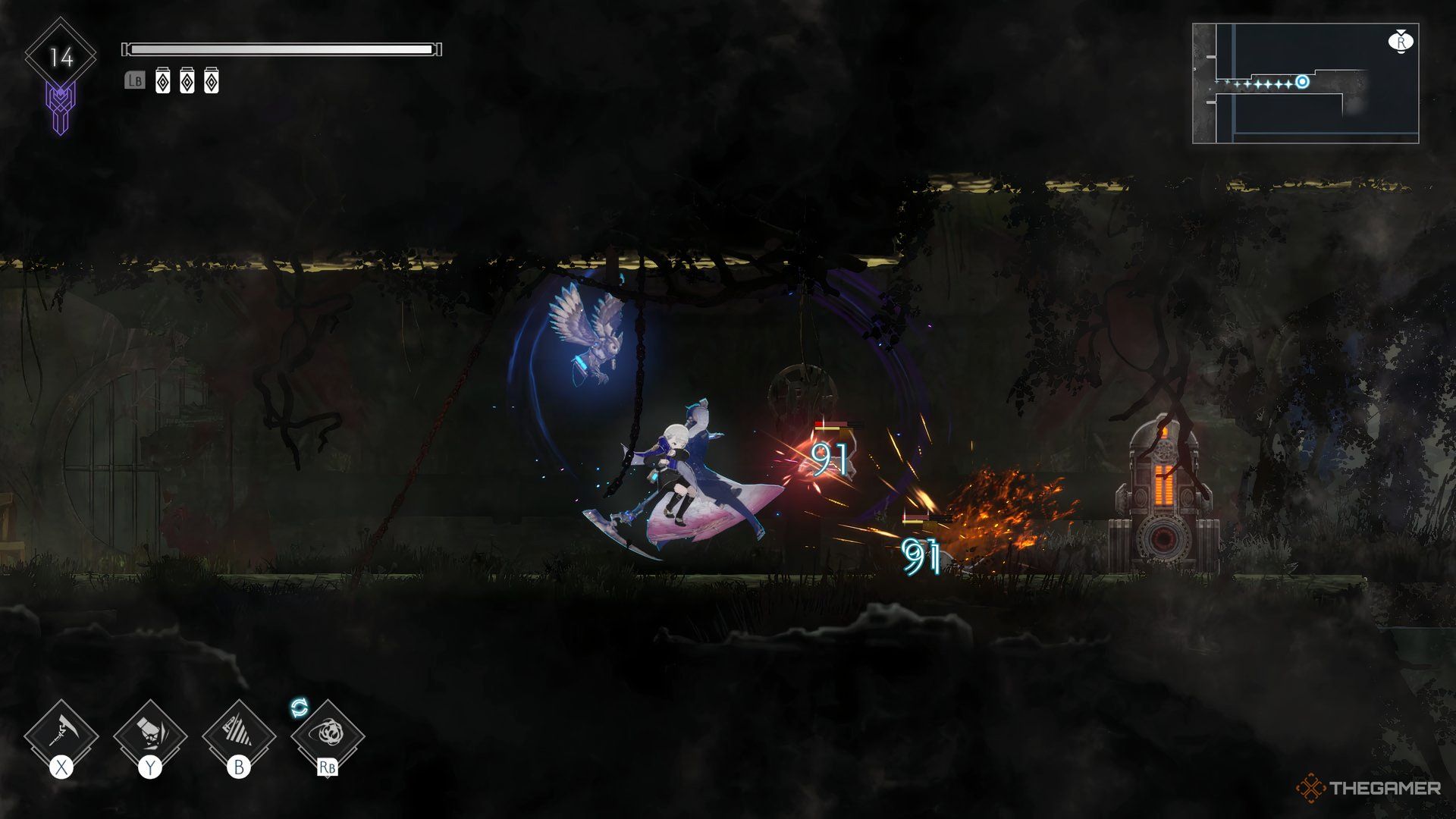The image size is (1456, 819).
Task: Click the glowing skill swap arrows
Action: 300,708
